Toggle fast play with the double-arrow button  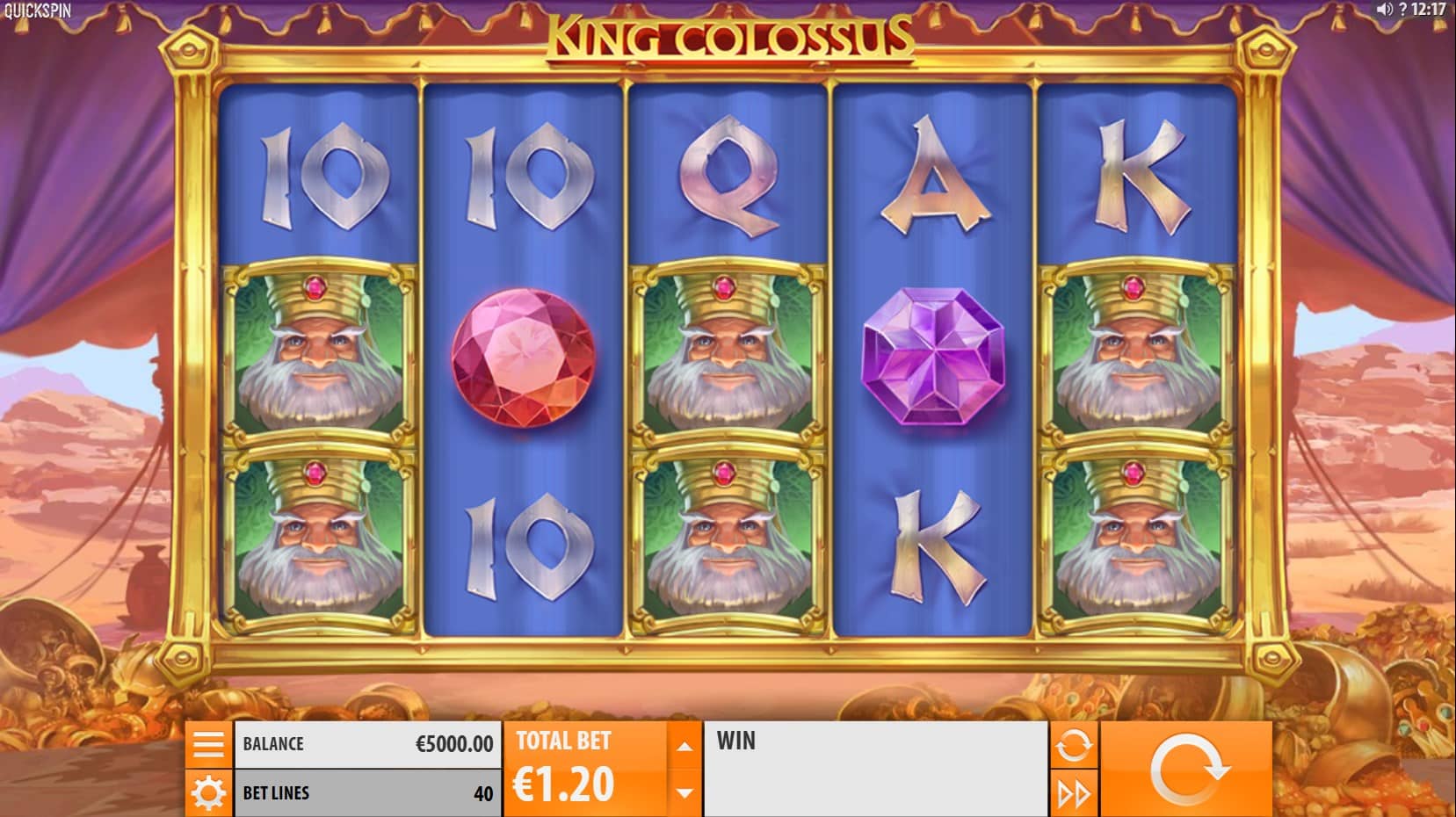pos(1073,794)
